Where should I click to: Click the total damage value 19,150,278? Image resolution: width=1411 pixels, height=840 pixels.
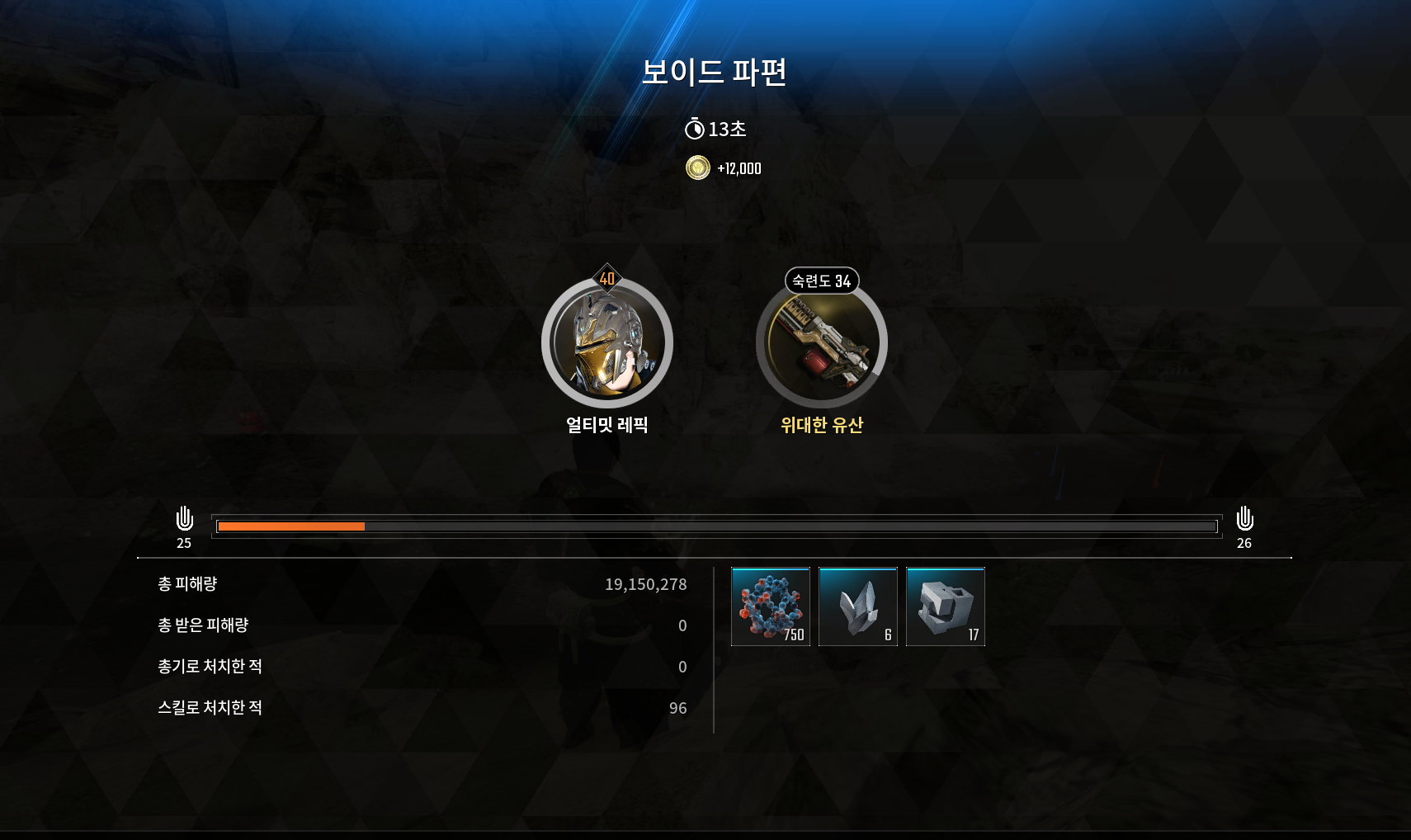(x=647, y=584)
